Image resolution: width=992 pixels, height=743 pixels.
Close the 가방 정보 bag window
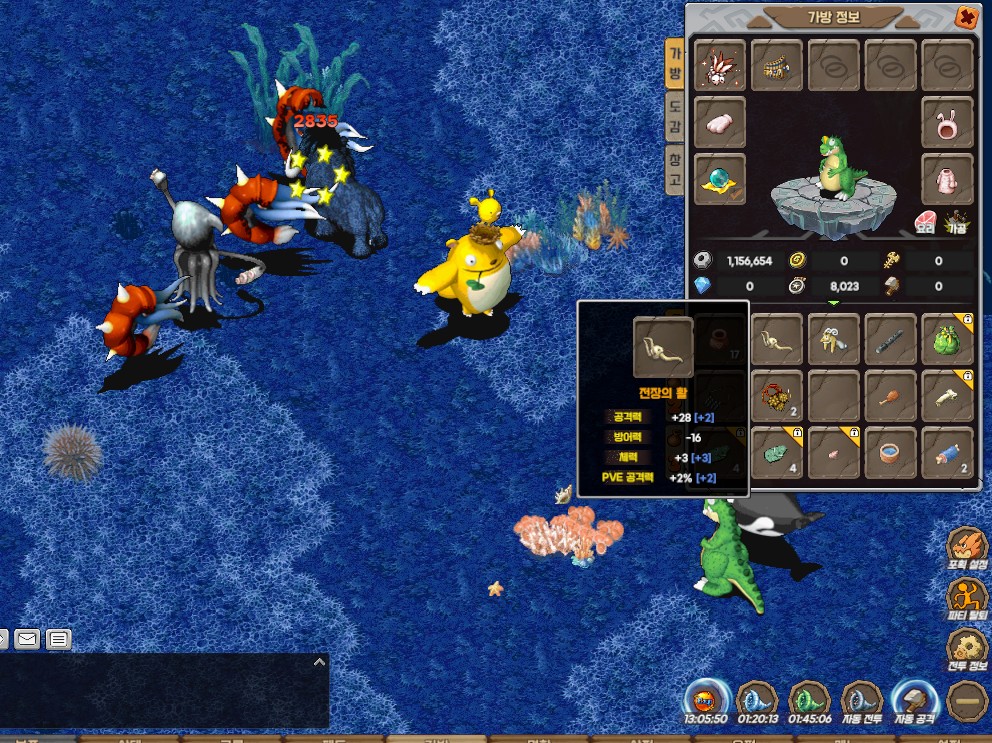coord(965,18)
